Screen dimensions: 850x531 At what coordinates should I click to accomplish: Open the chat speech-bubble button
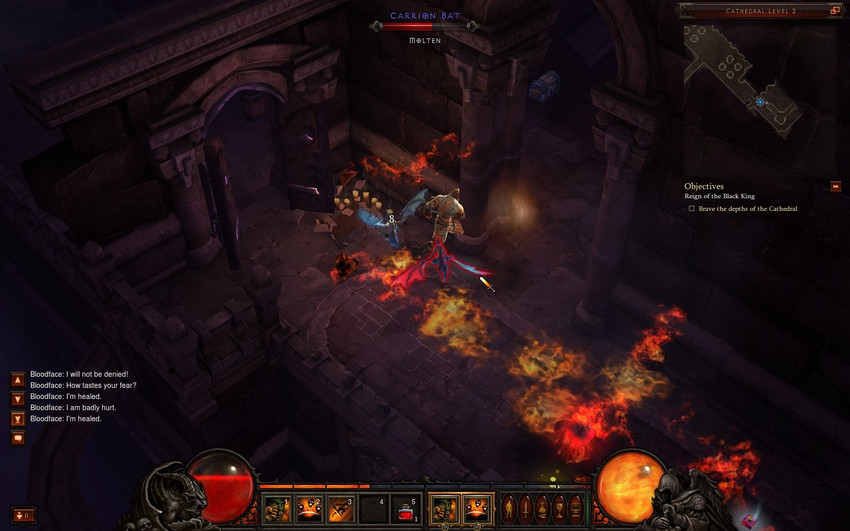click(17, 438)
